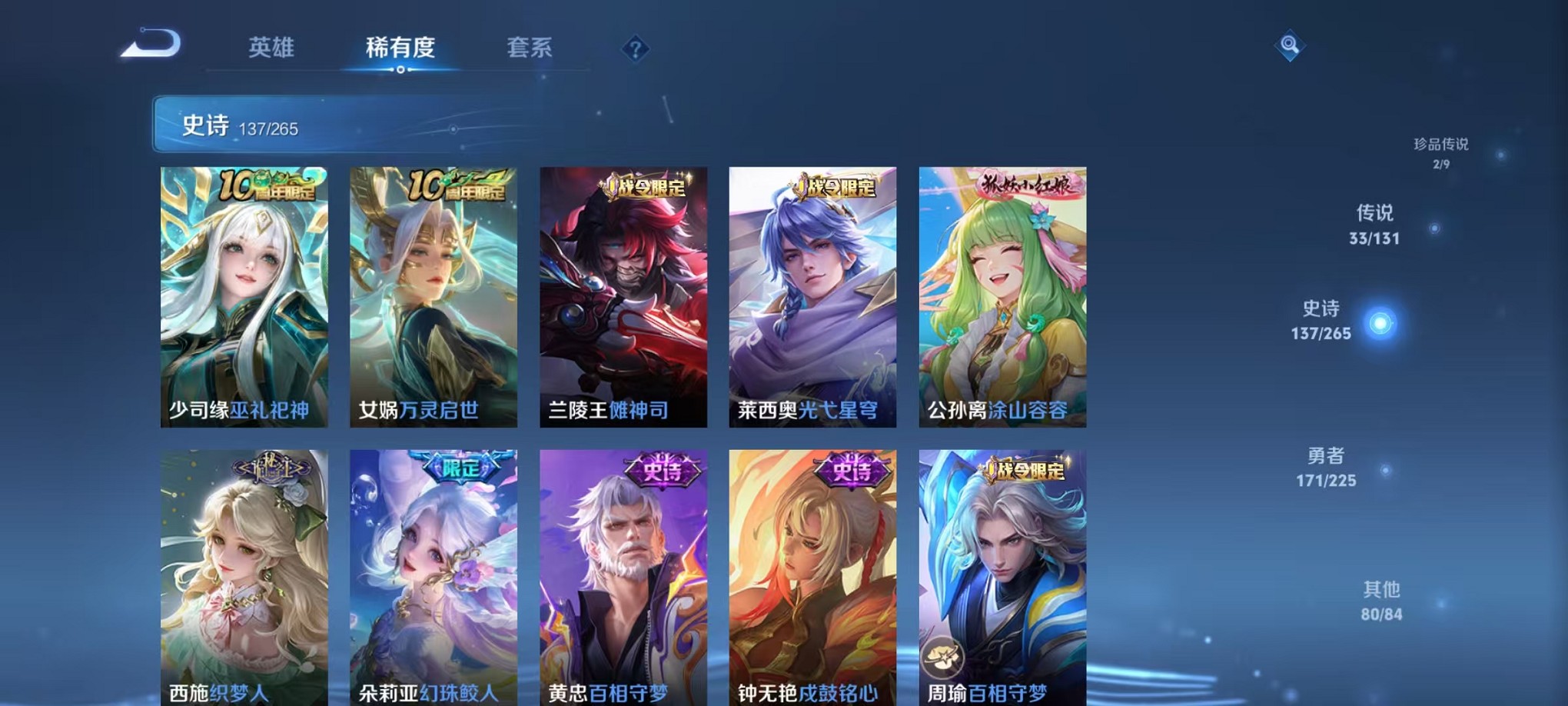Open the help question mark icon

click(x=635, y=49)
